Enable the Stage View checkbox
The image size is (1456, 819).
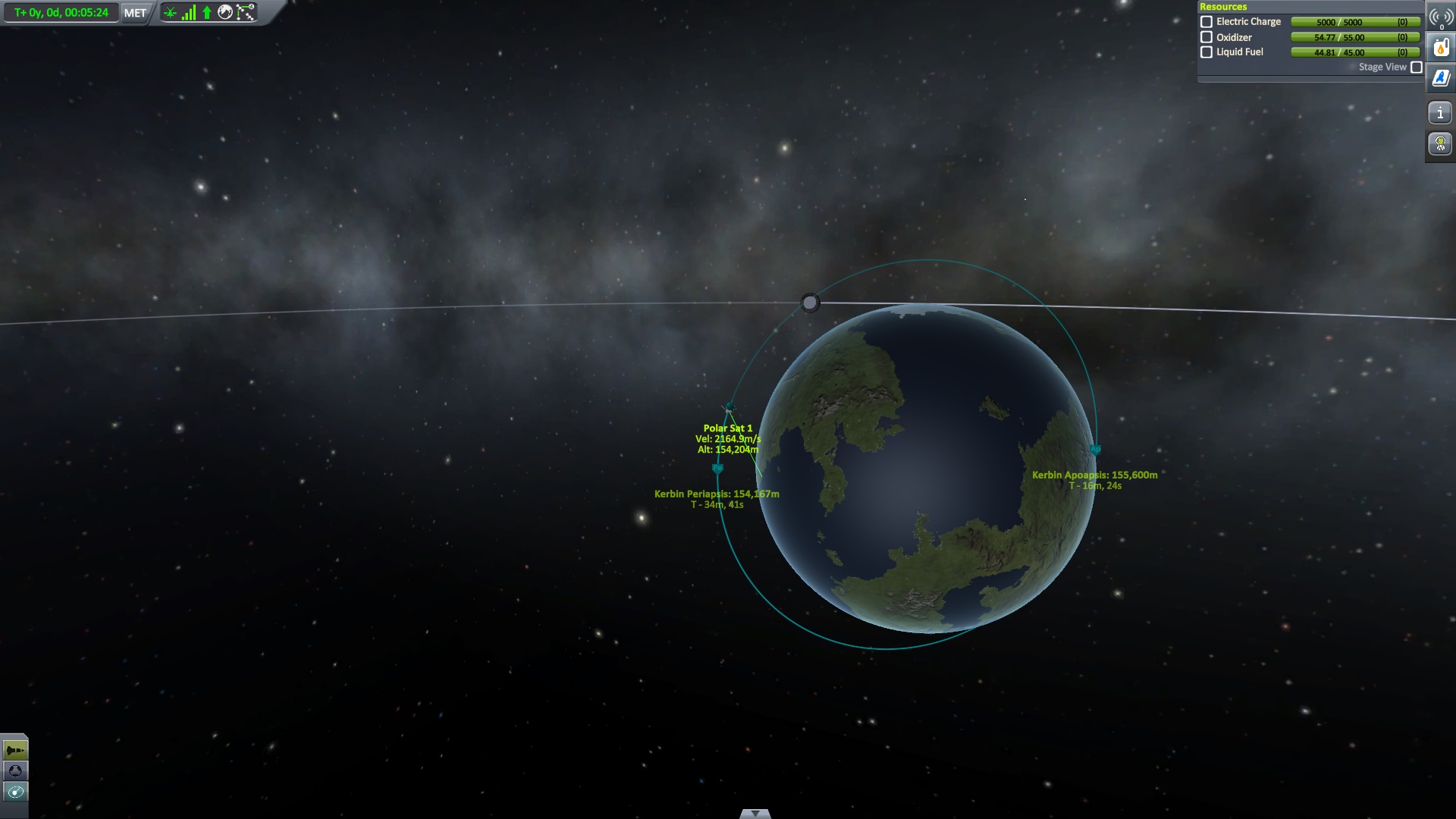coord(1416,67)
